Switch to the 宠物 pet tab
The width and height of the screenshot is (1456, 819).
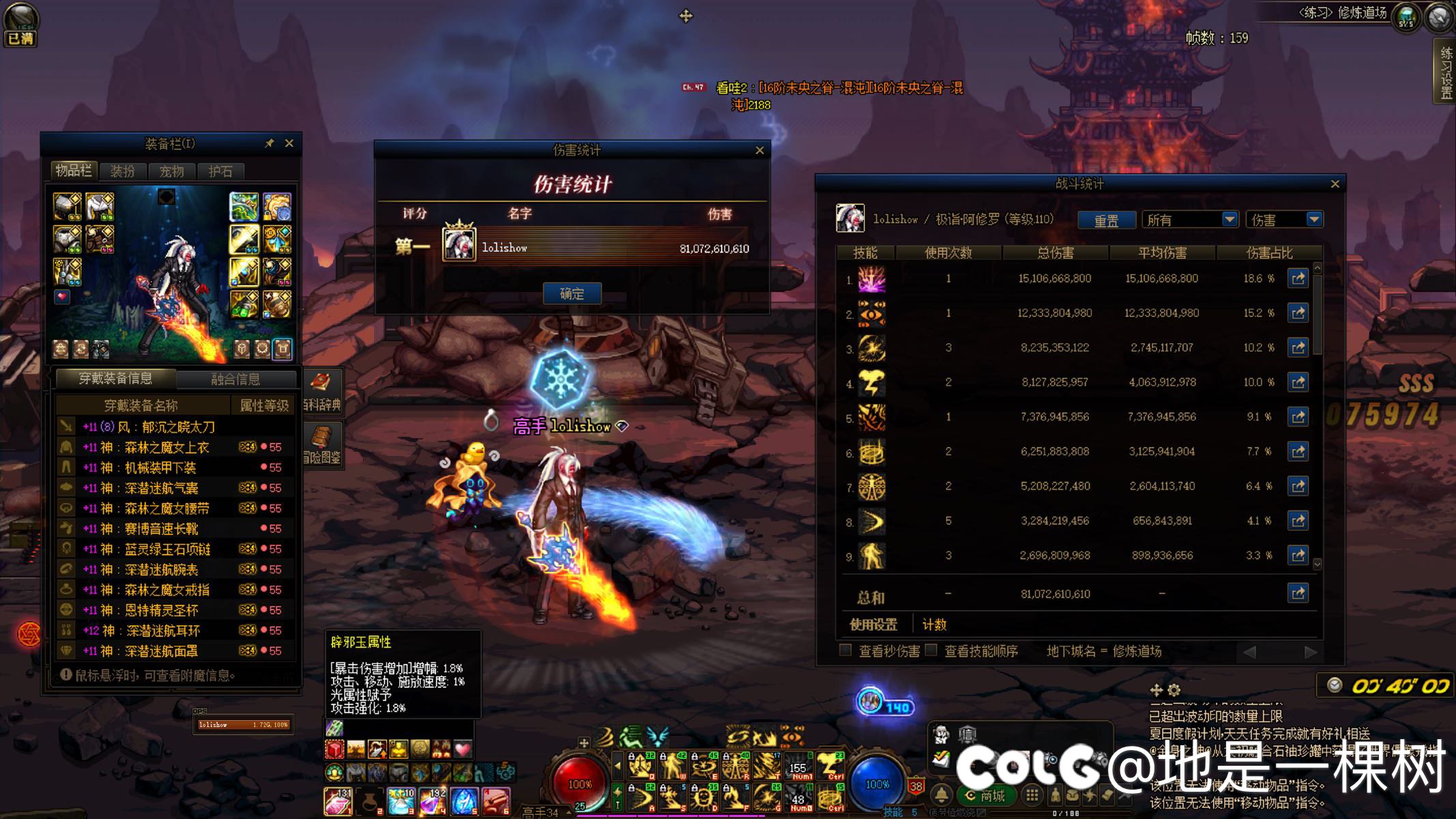(x=171, y=171)
